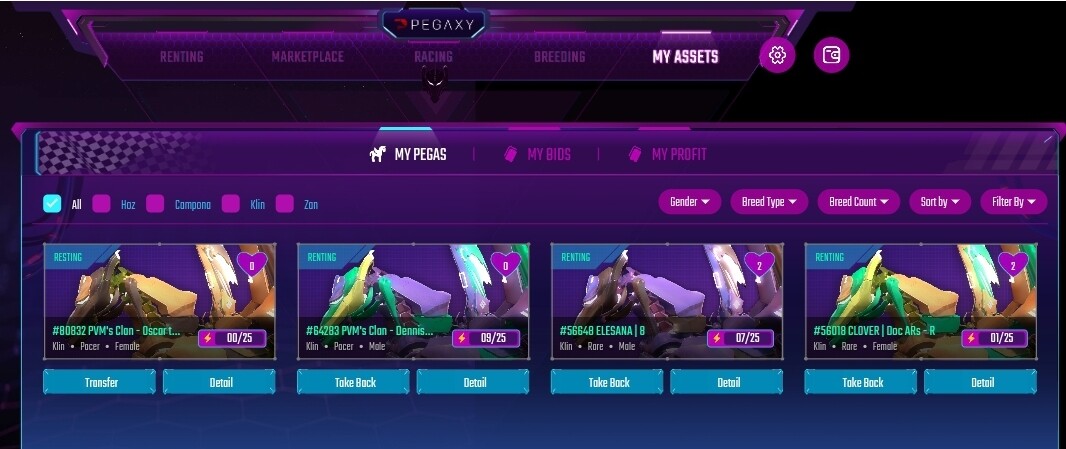Open the wallet icon button
The height and width of the screenshot is (449, 1066).
831,56
